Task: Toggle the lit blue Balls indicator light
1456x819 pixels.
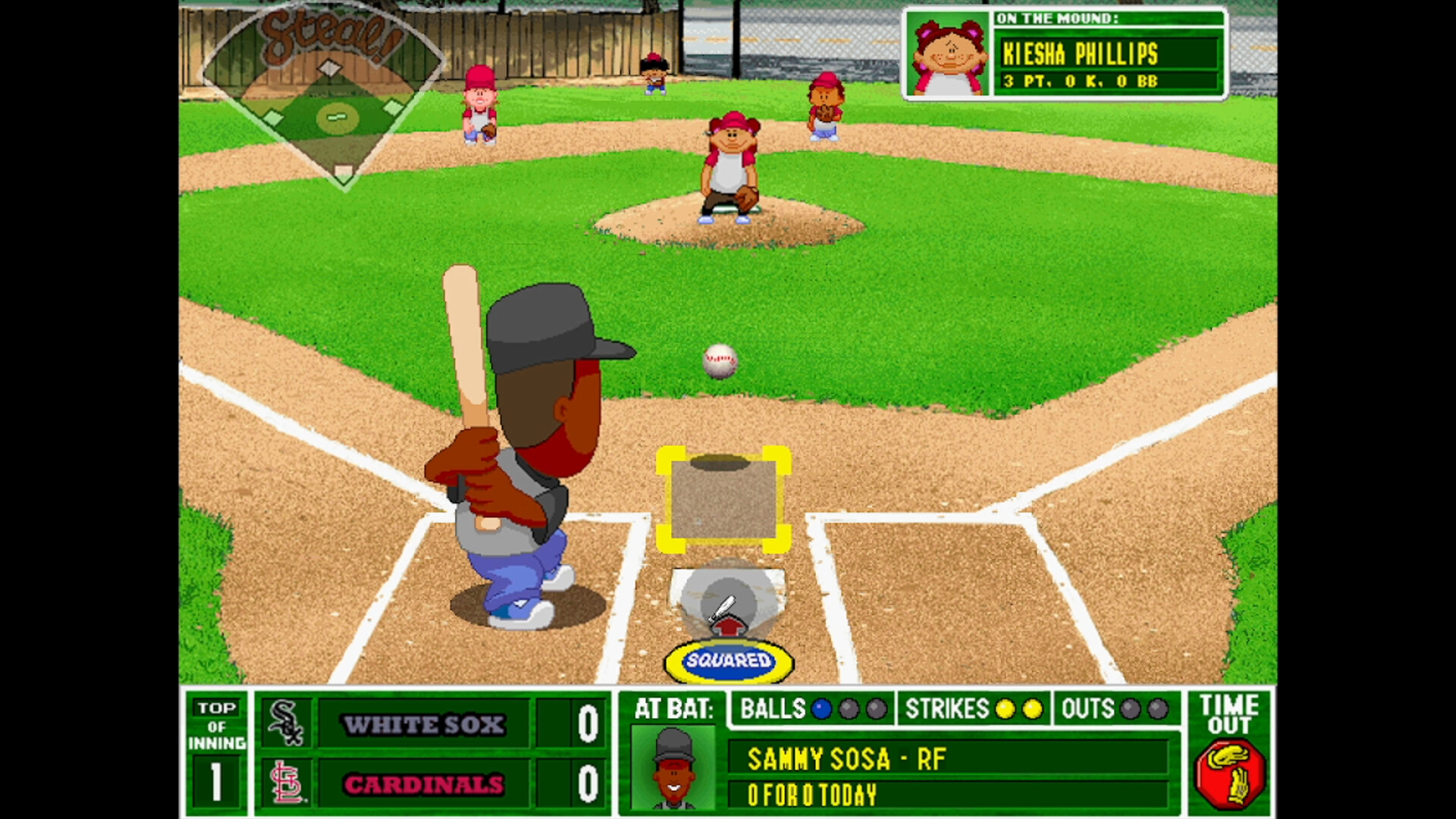Action: tap(820, 709)
